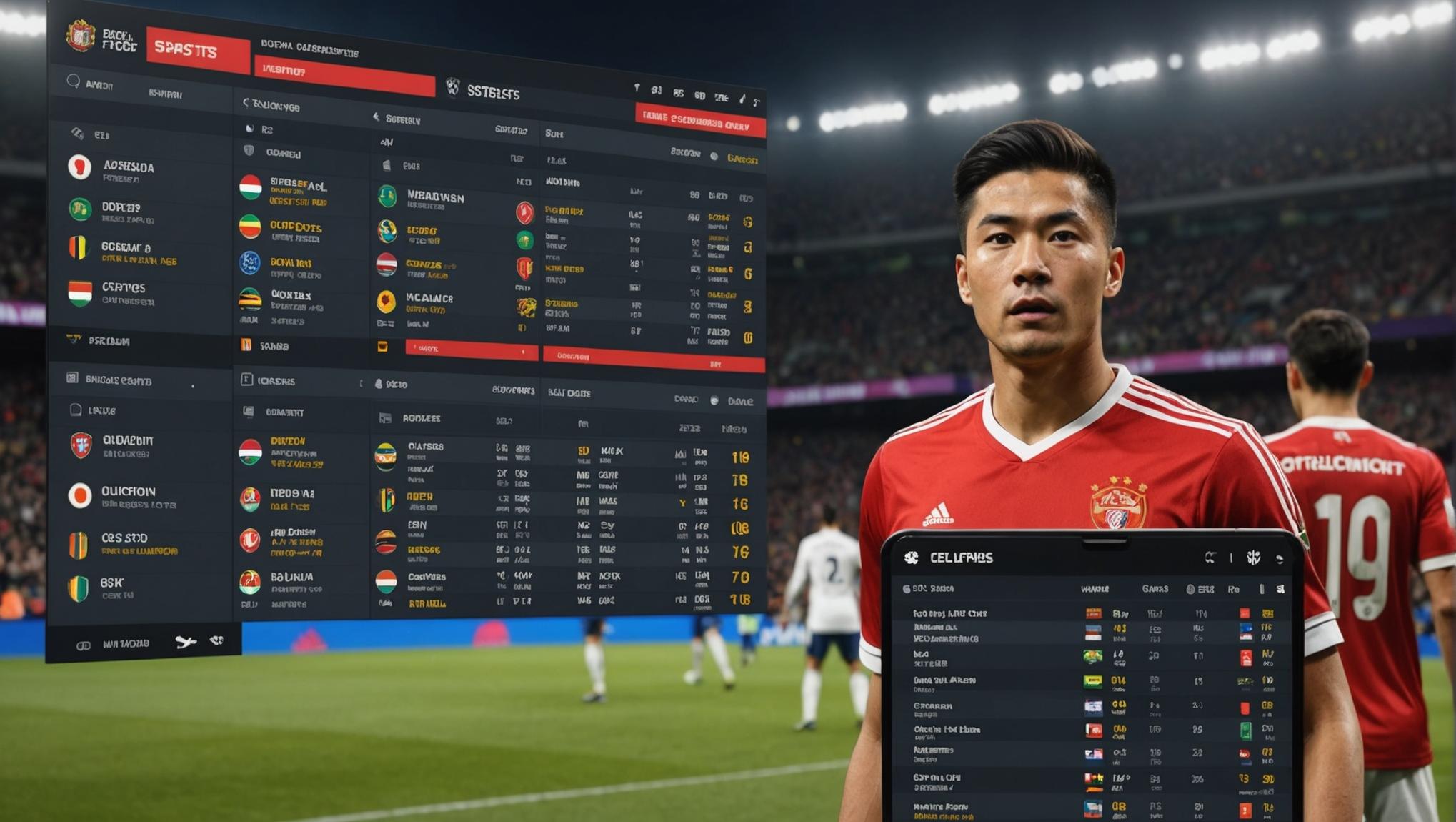Viewport: 1456px width, 822px height.
Task: Open the GOEAM'D team entry
Action: click(126, 249)
